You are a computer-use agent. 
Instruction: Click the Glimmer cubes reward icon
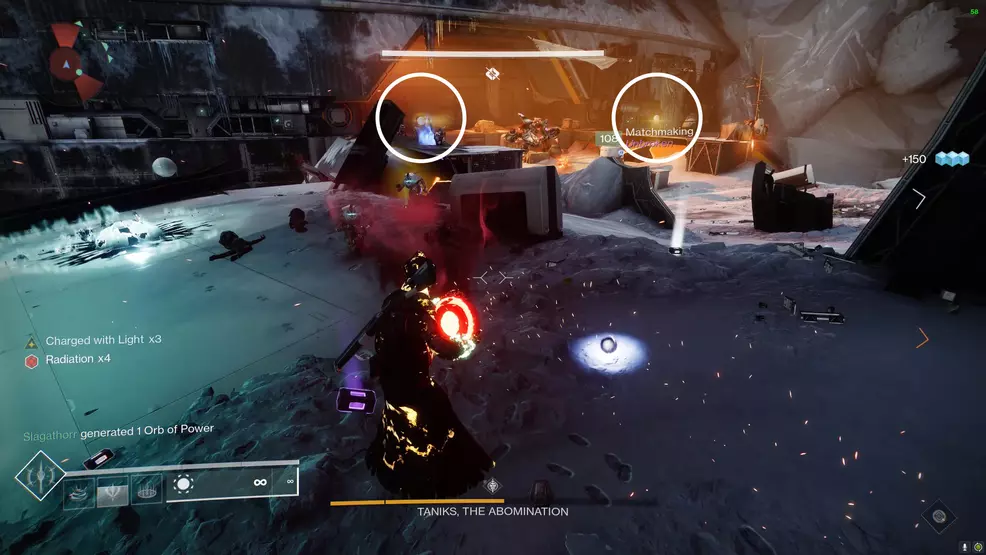coord(953,159)
